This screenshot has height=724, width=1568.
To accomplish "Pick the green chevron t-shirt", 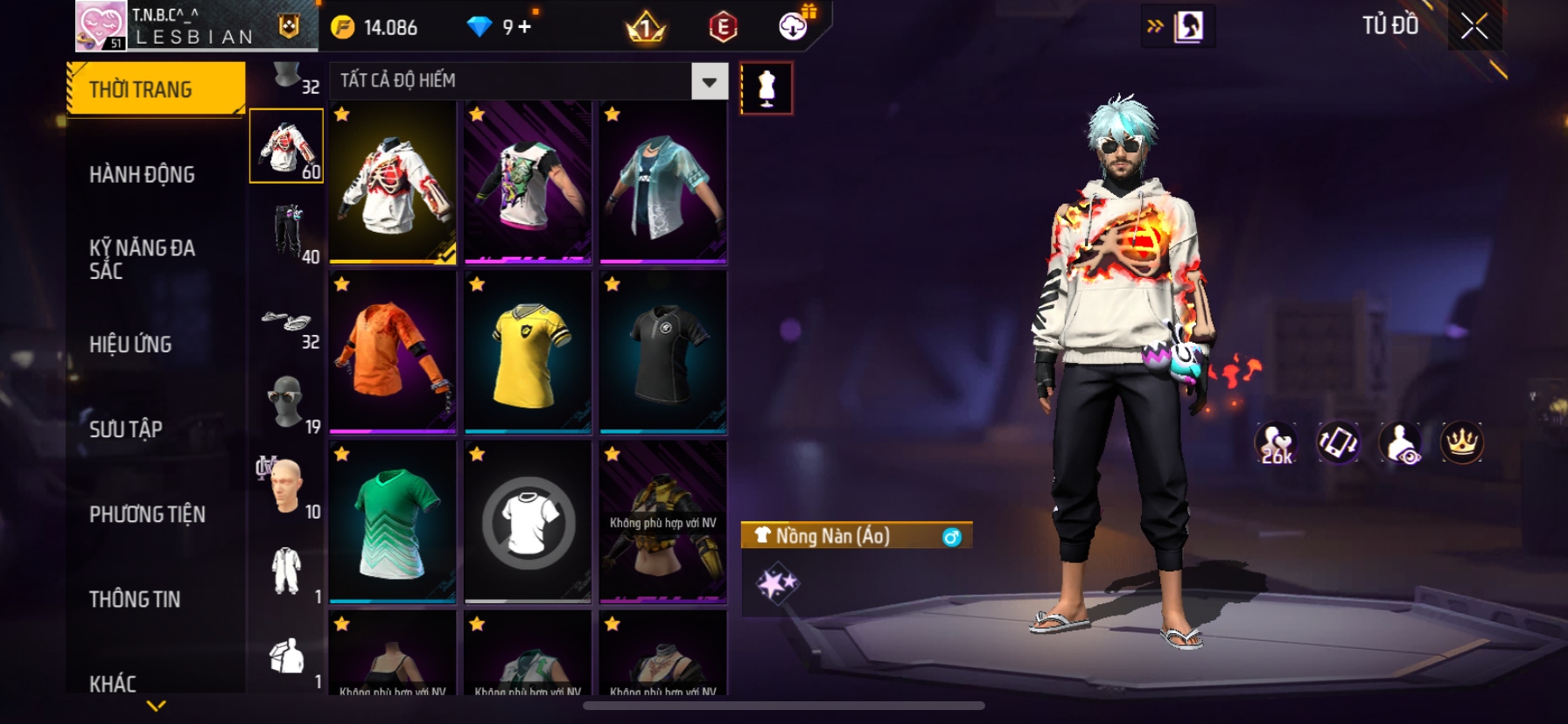I will 393,522.
